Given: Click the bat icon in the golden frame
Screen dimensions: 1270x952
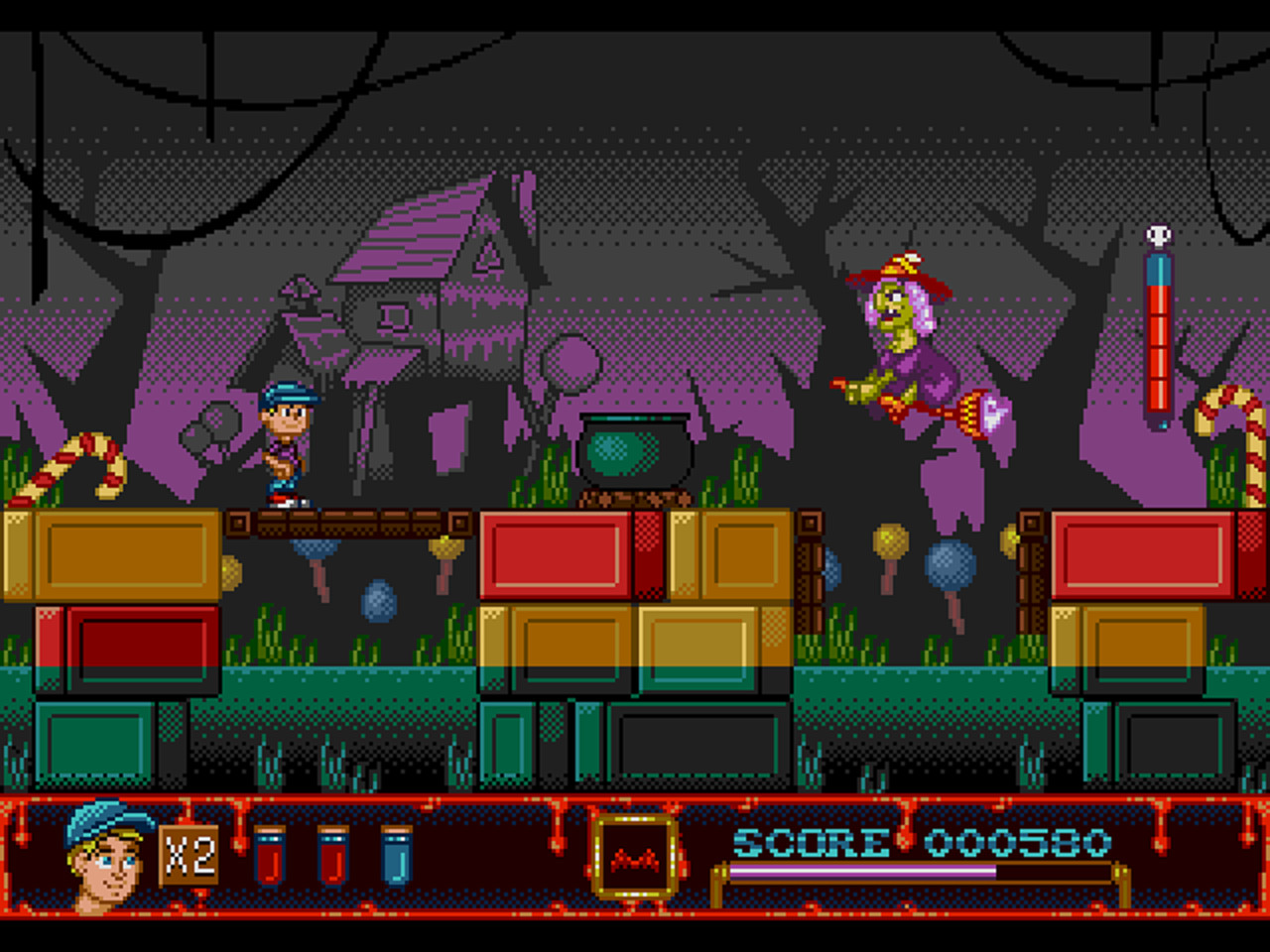Looking at the screenshot, I should pos(632,860).
